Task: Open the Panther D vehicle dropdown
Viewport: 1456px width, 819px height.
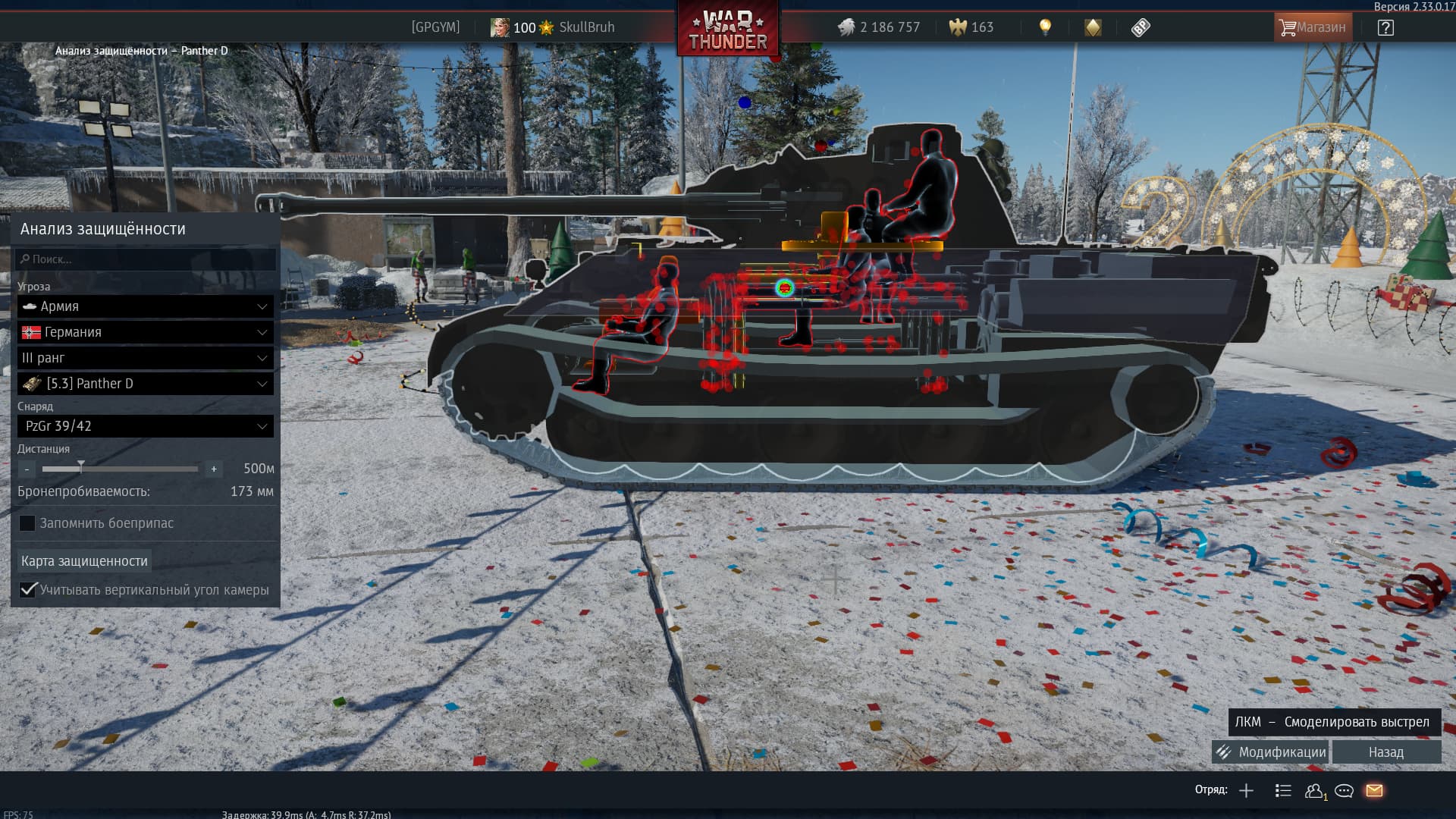Action: click(146, 384)
